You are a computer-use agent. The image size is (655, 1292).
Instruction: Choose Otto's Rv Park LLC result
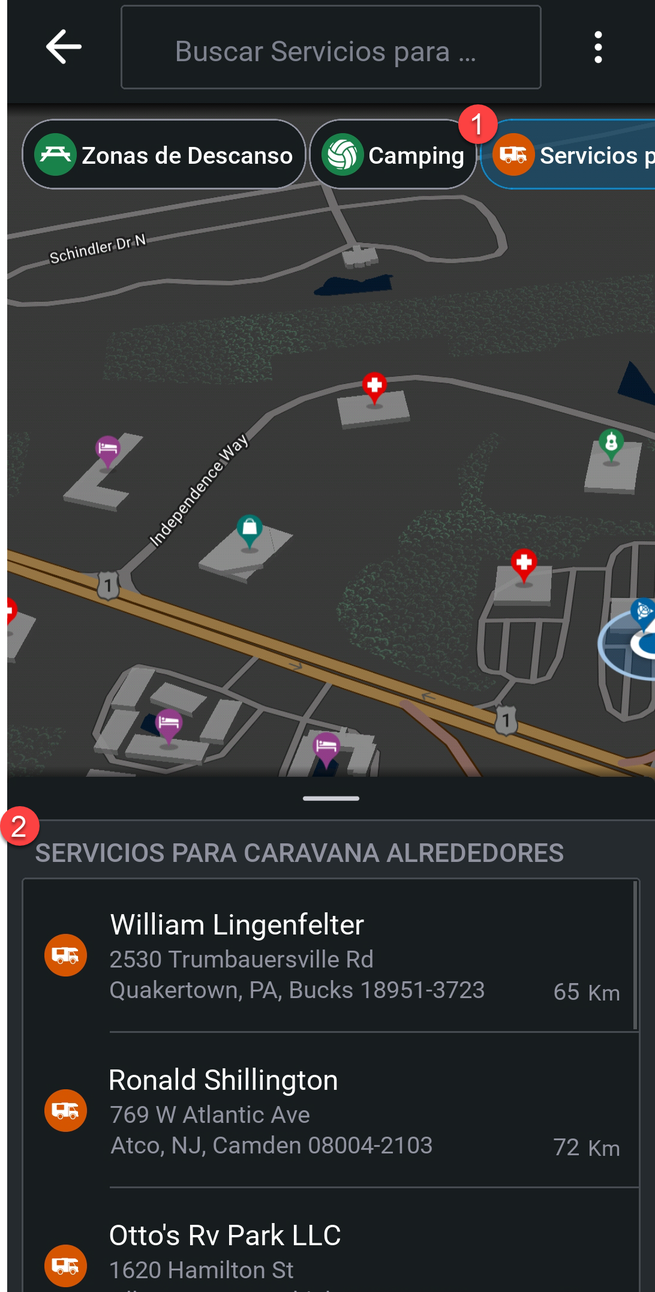click(x=330, y=1252)
